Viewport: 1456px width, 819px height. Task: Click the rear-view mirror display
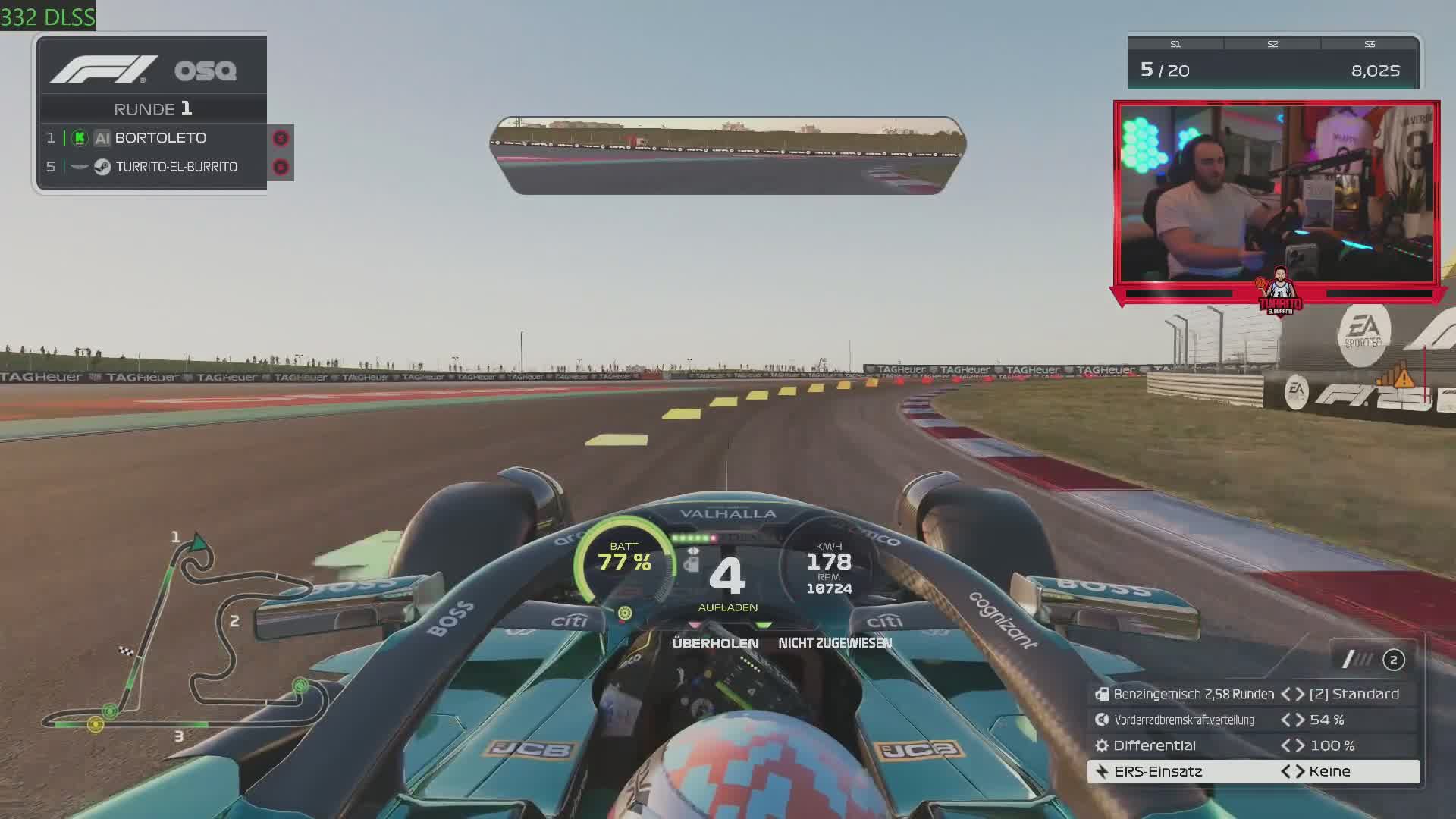(728, 155)
